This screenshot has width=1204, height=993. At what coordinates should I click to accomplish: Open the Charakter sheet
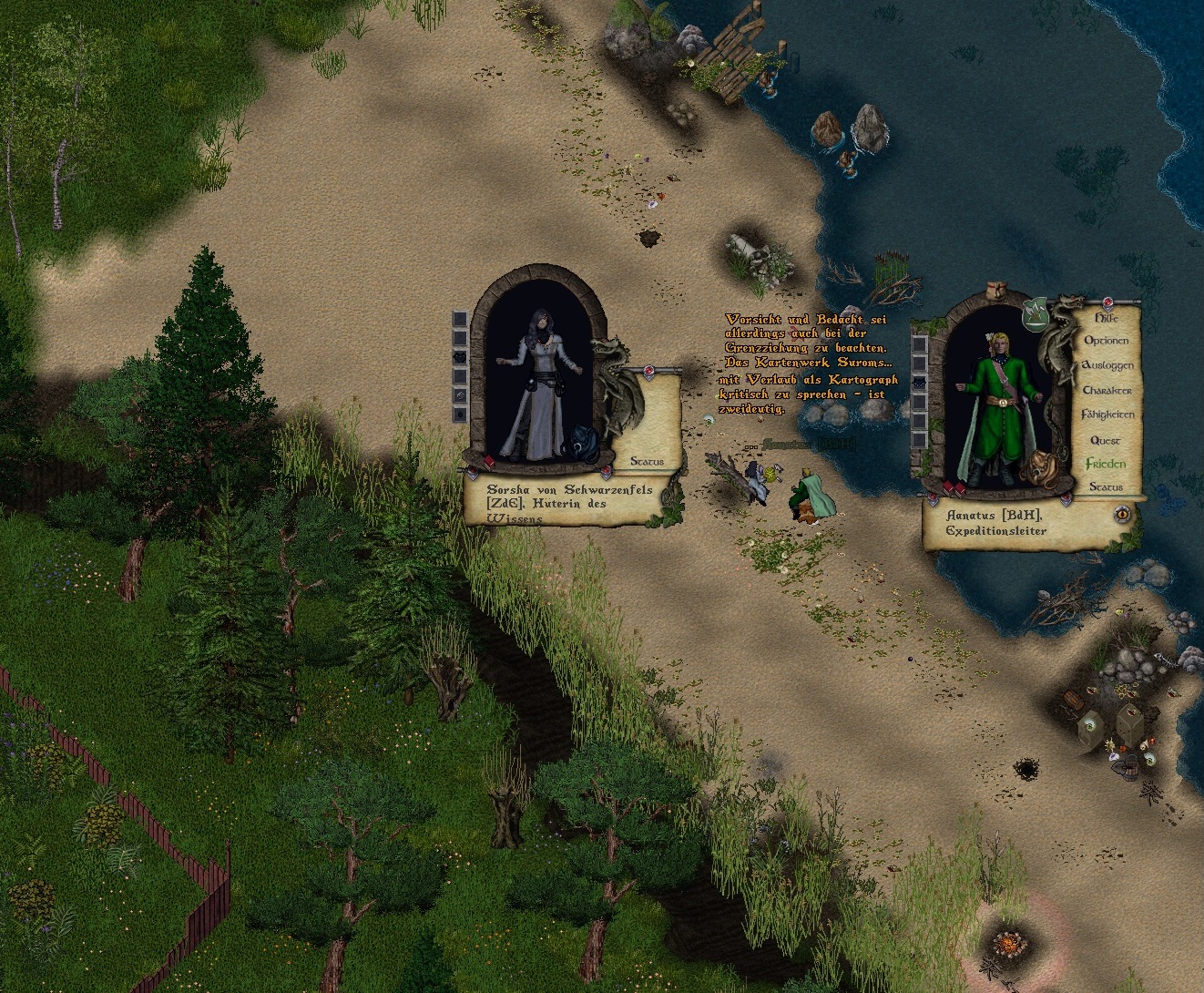coord(1107,390)
